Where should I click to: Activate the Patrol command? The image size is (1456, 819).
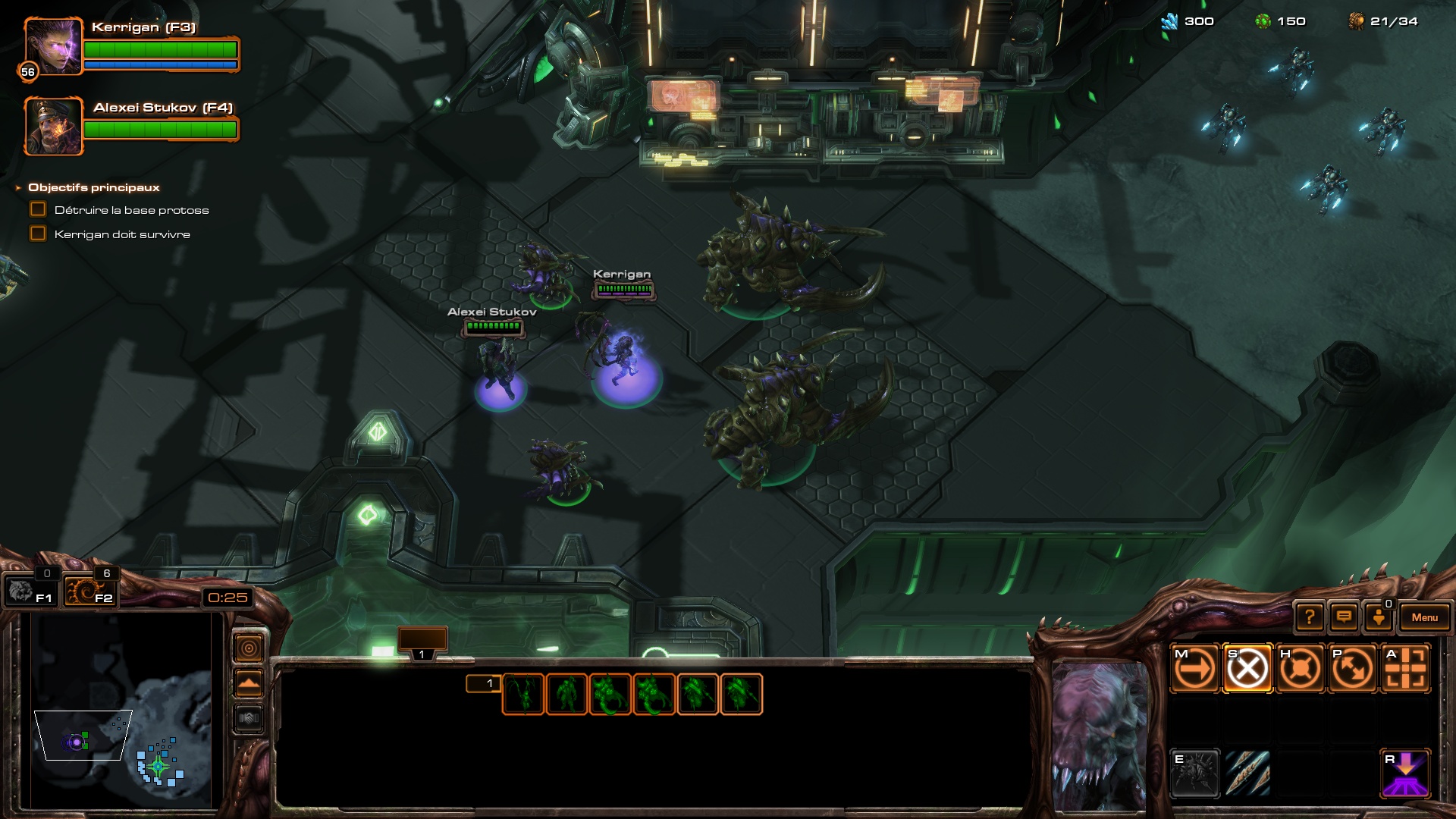(1353, 669)
